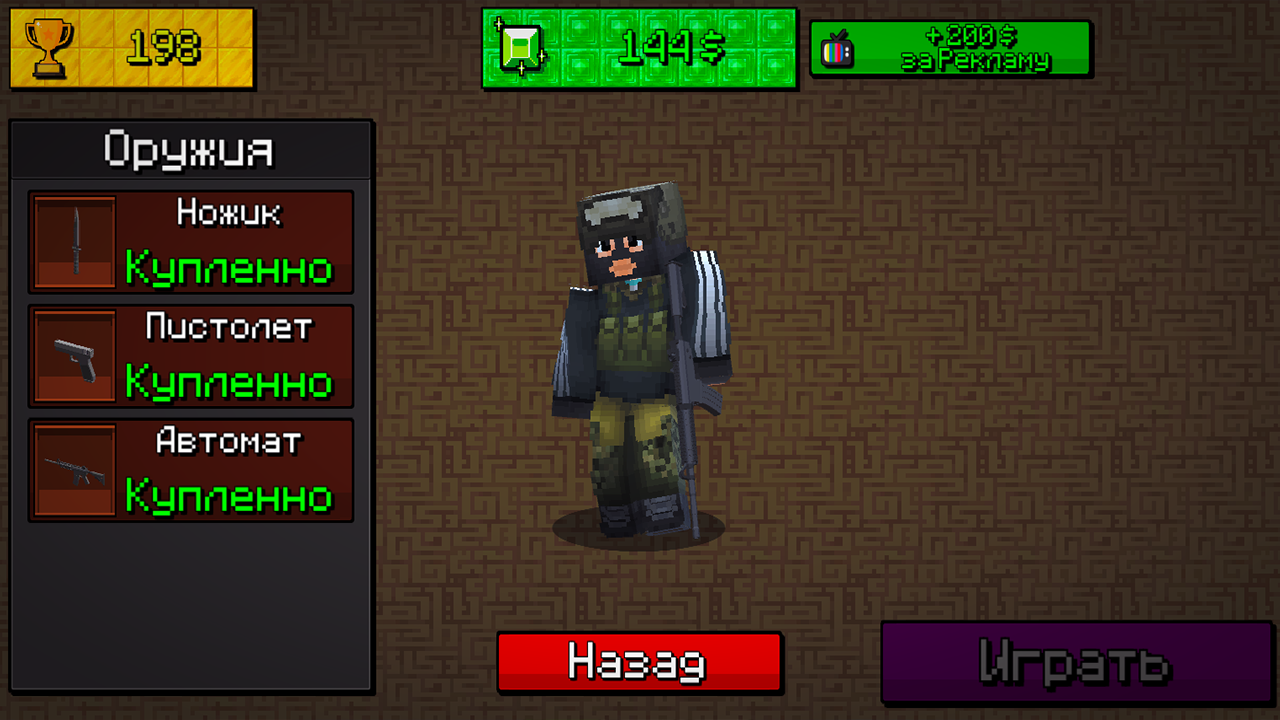The width and height of the screenshot is (1280, 720).
Task: Select Купленно label under Пистолет
Action: click(x=230, y=383)
